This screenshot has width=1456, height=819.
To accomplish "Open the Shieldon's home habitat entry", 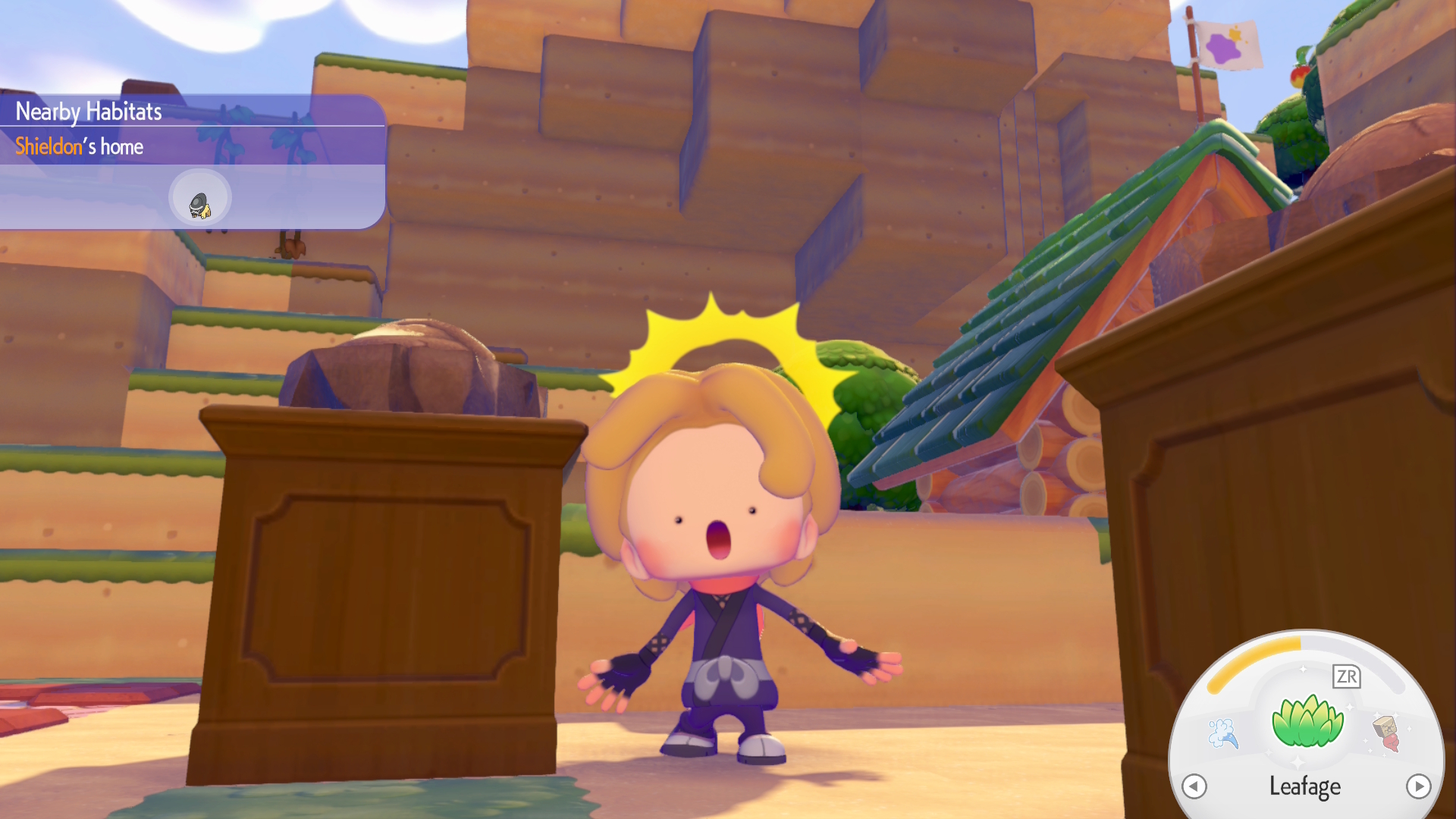I will coord(80,146).
